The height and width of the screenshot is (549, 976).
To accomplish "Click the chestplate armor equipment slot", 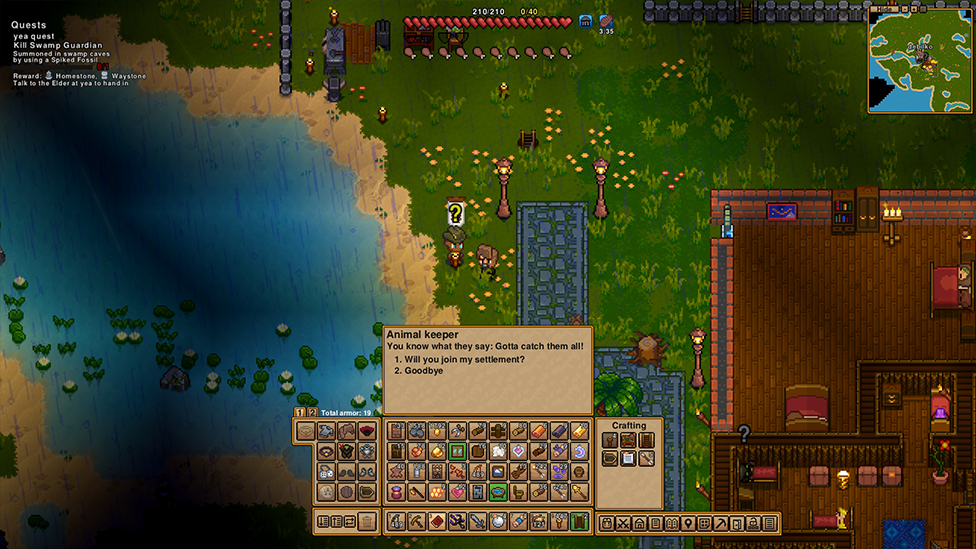I will [346, 452].
